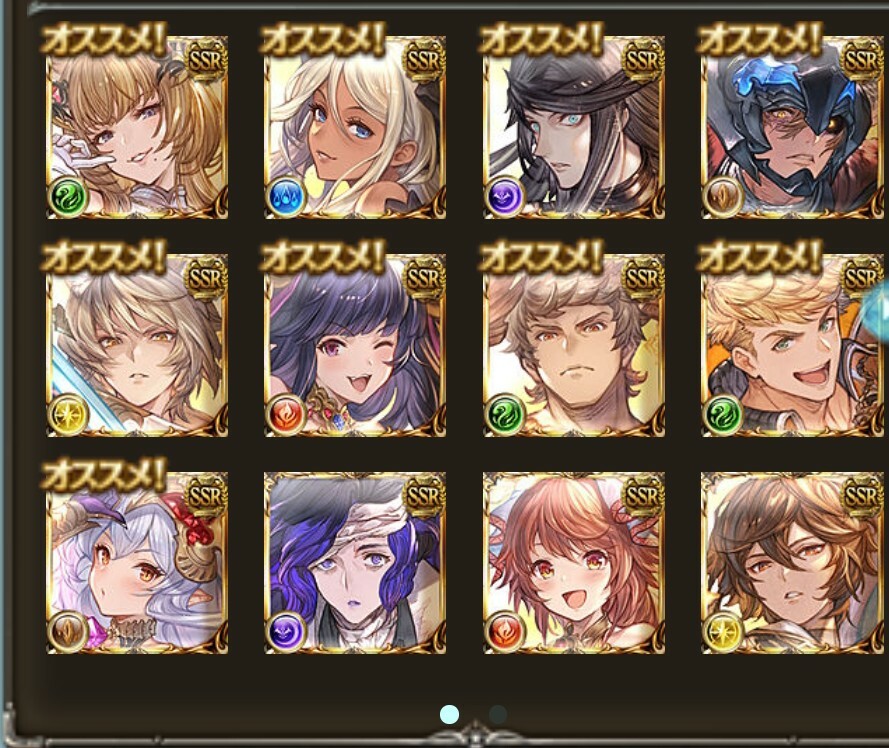Go to the second page dot
The image size is (889, 748).
click(x=497, y=714)
